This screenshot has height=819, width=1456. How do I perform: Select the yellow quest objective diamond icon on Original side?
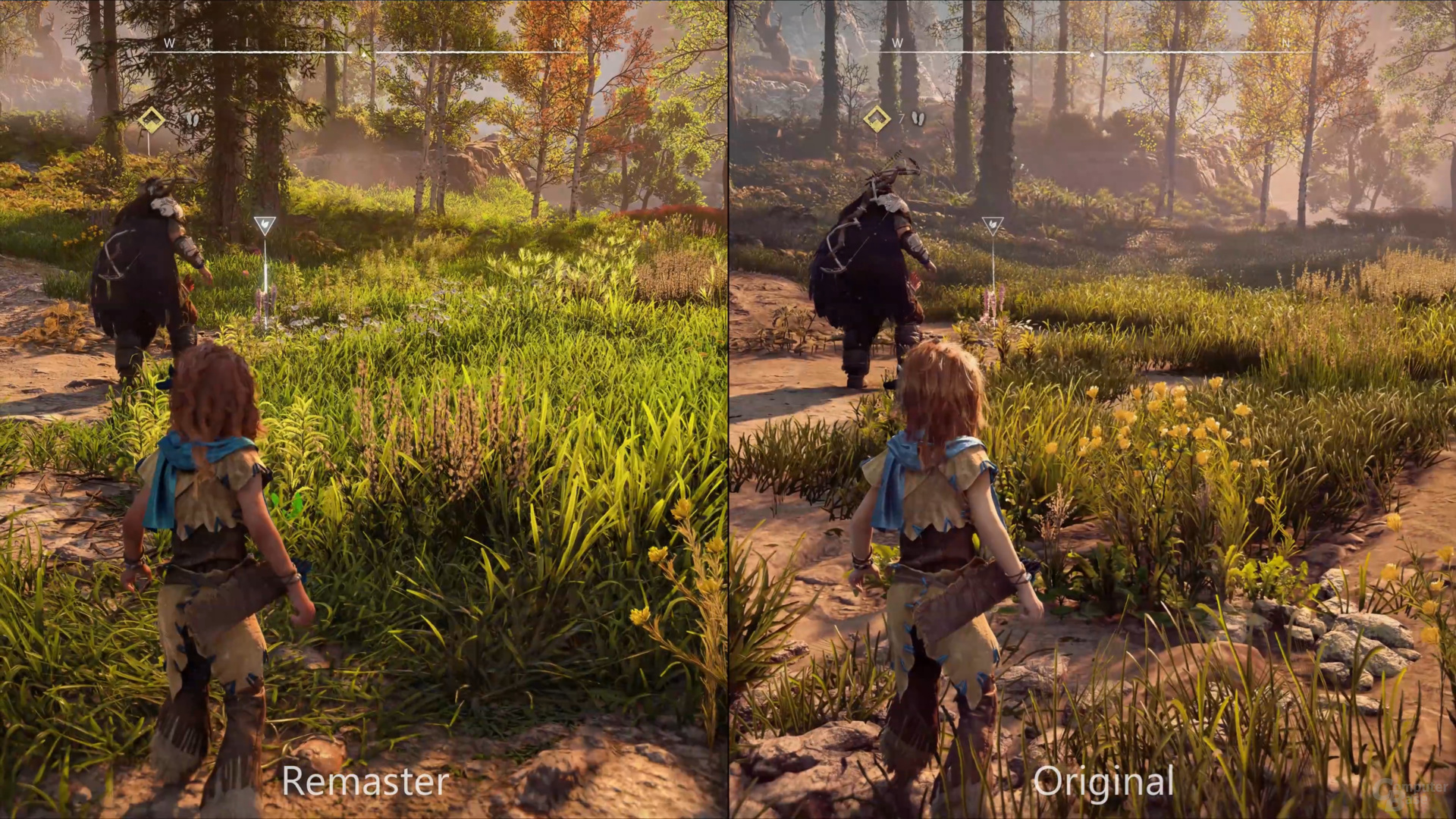pos(877,118)
